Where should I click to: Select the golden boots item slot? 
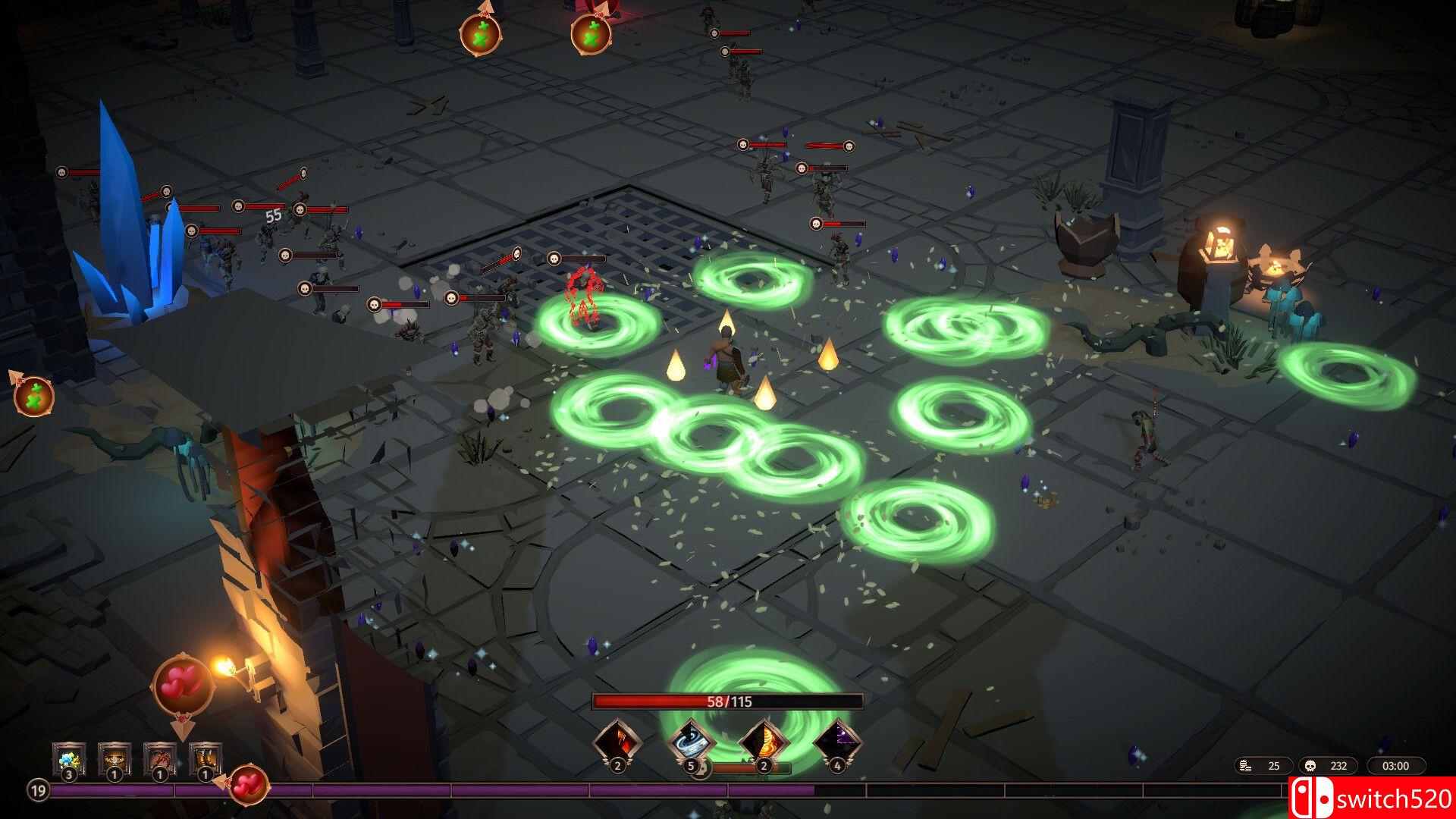coord(205,759)
